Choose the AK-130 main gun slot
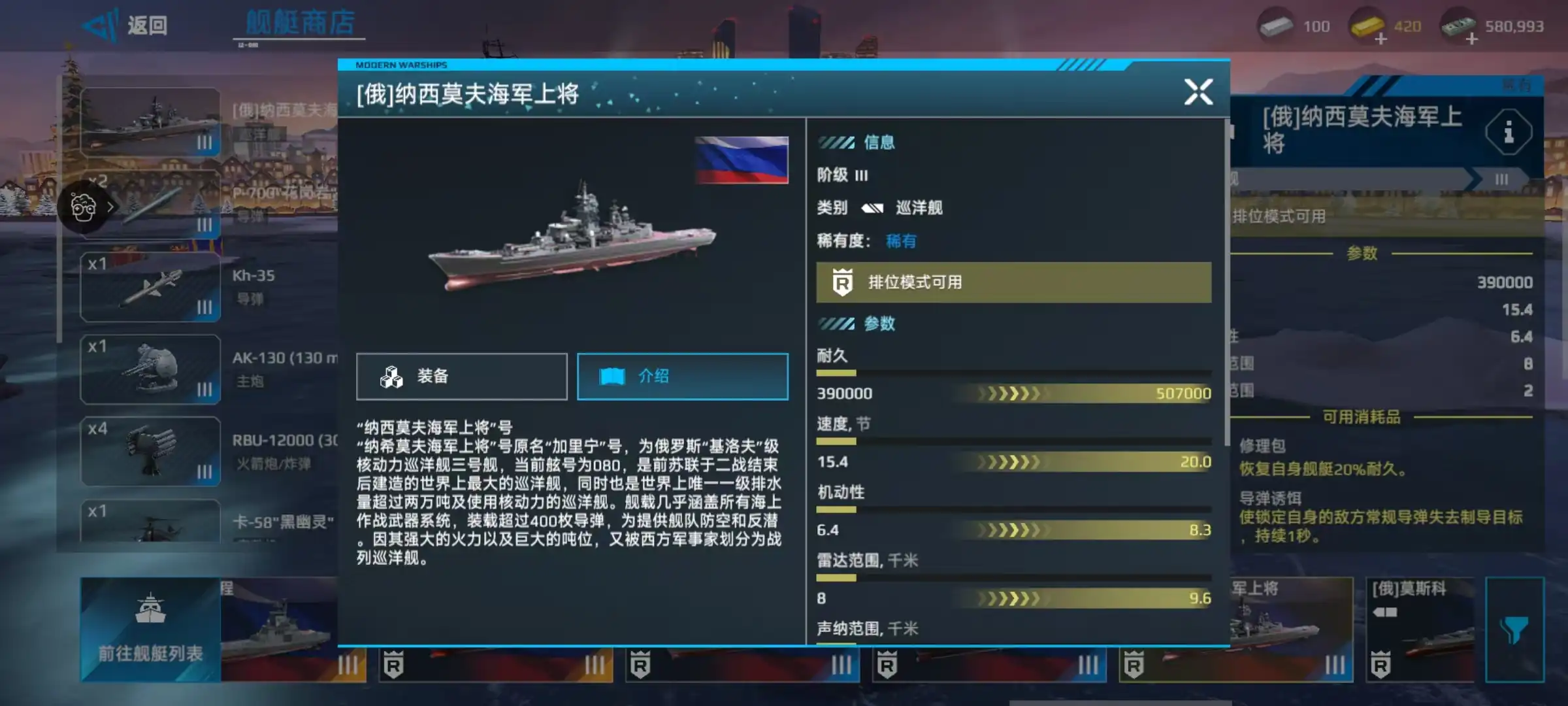1568x706 pixels. (150, 369)
